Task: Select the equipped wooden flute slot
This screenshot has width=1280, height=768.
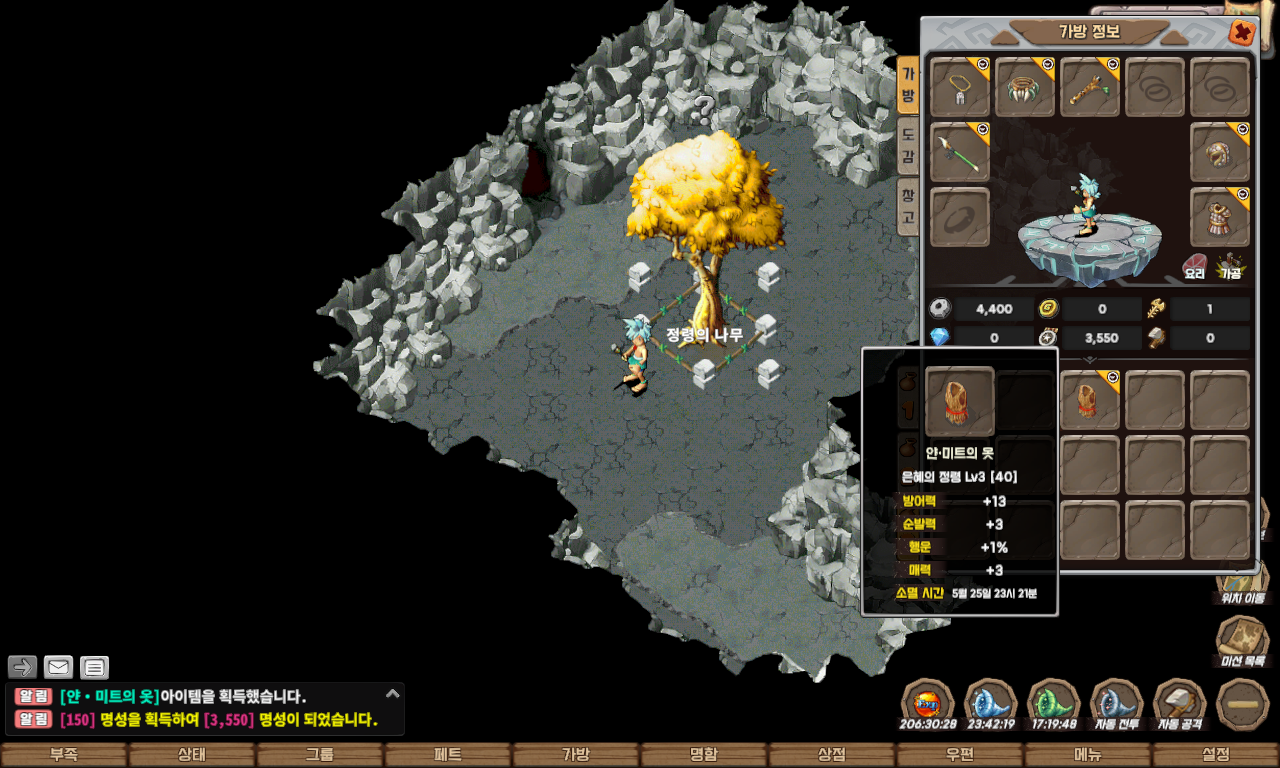Action: click(1090, 87)
